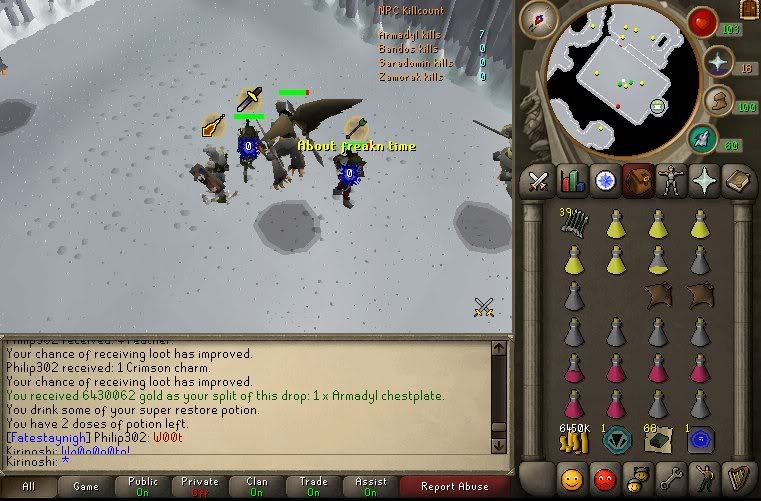Open the Music Player harp tab

737,478
